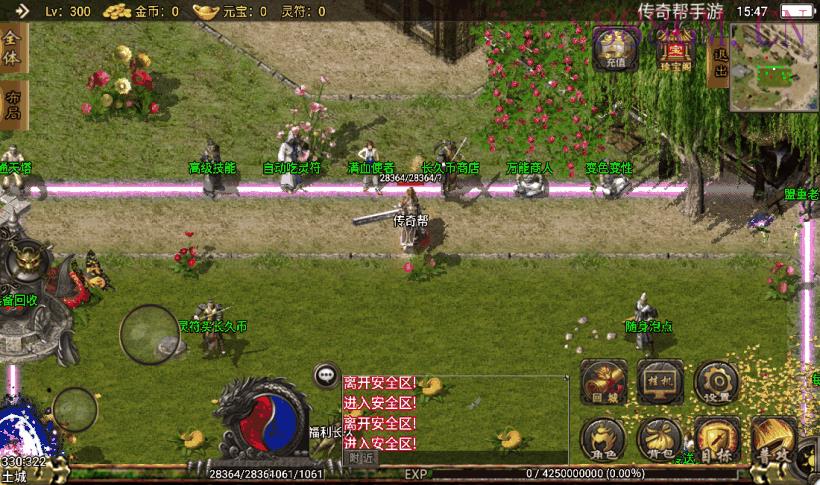Open the 设置 settings gear
The width and height of the screenshot is (820, 485).
[716, 381]
